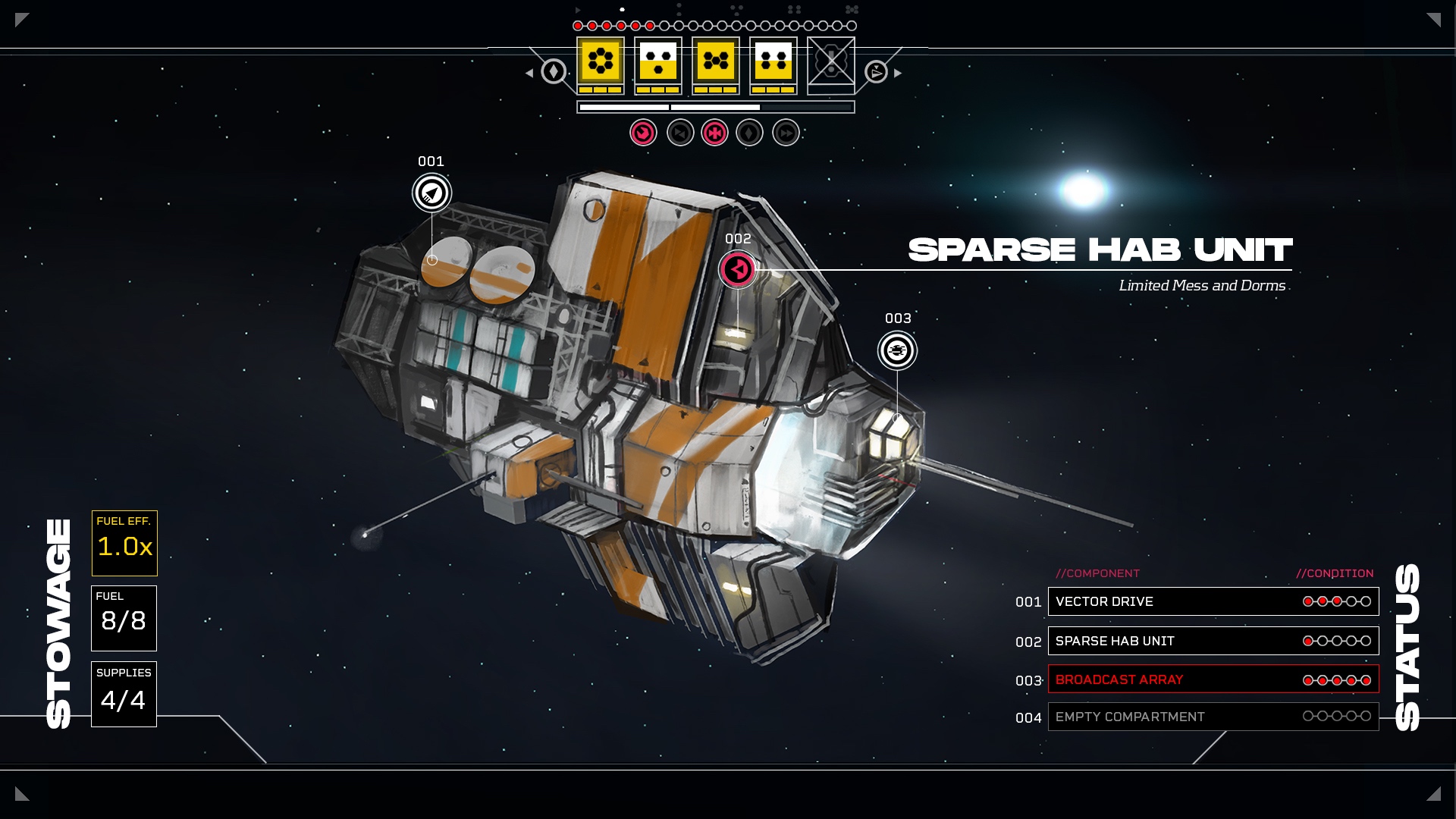The width and height of the screenshot is (1456, 819).
Task: Activate the pink wrench repair icon
Action: click(643, 133)
